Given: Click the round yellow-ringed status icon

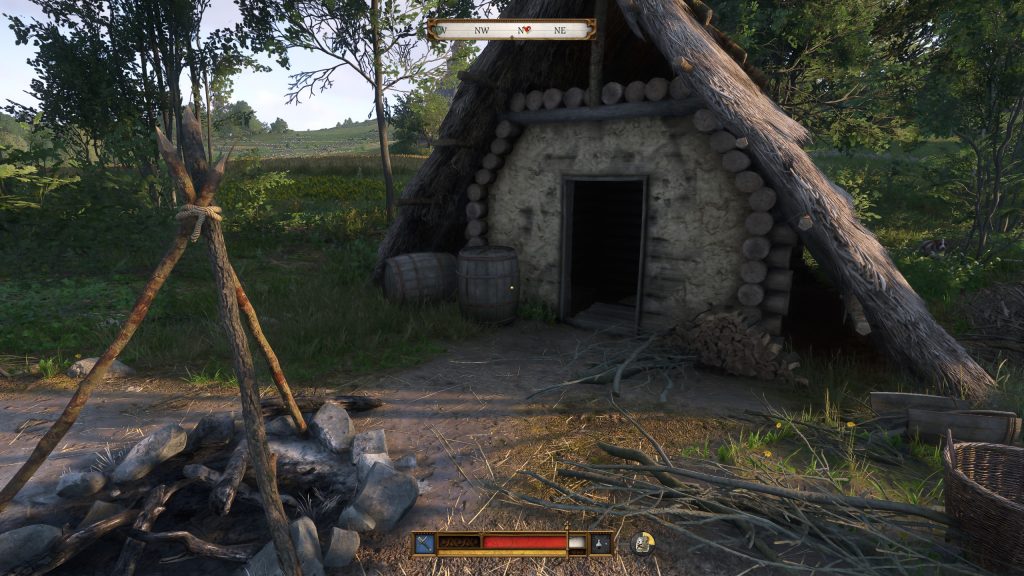Looking at the screenshot, I should point(642,543).
